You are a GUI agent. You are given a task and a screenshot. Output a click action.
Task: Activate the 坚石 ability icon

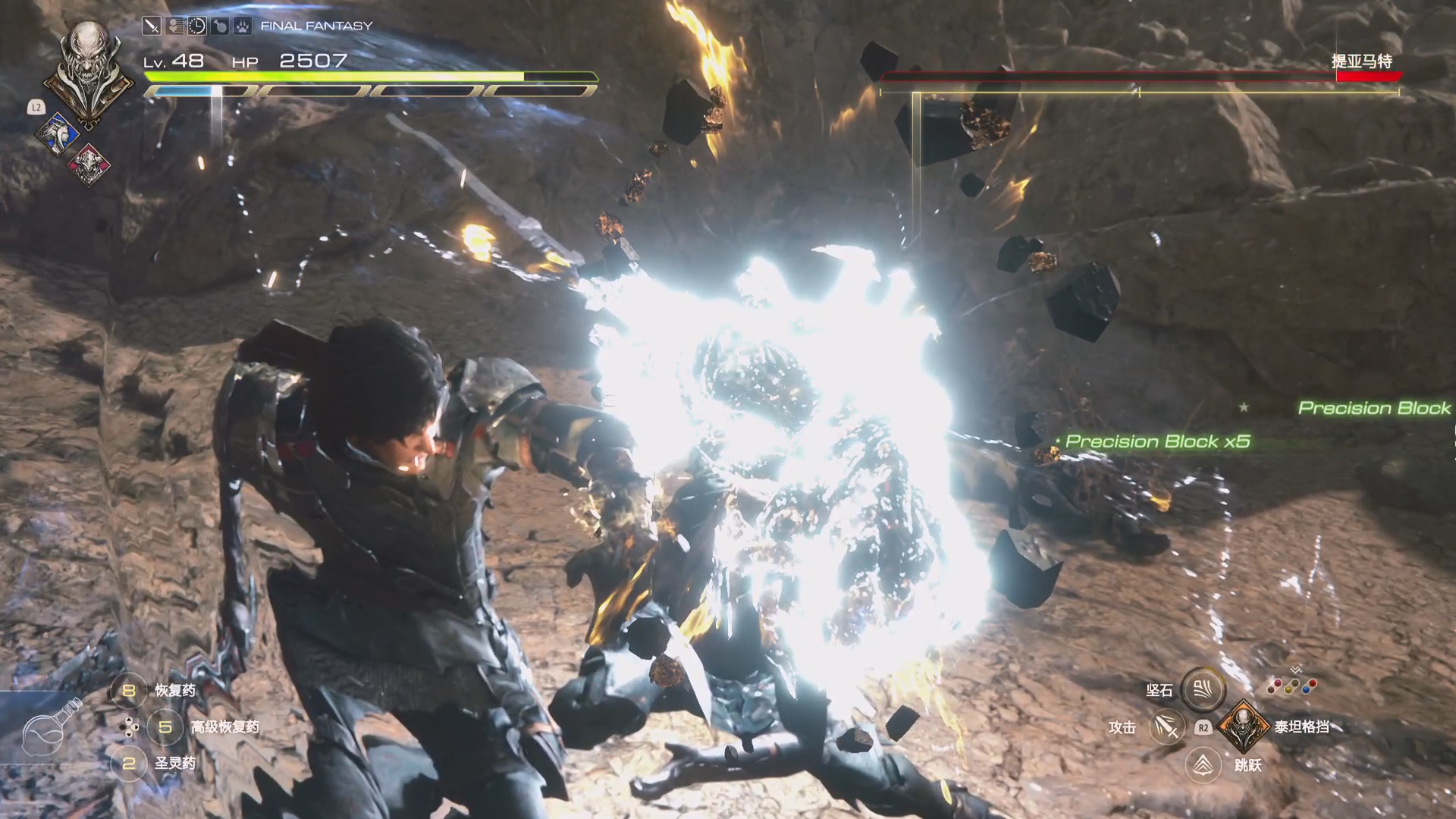(x=1203, y=689)
